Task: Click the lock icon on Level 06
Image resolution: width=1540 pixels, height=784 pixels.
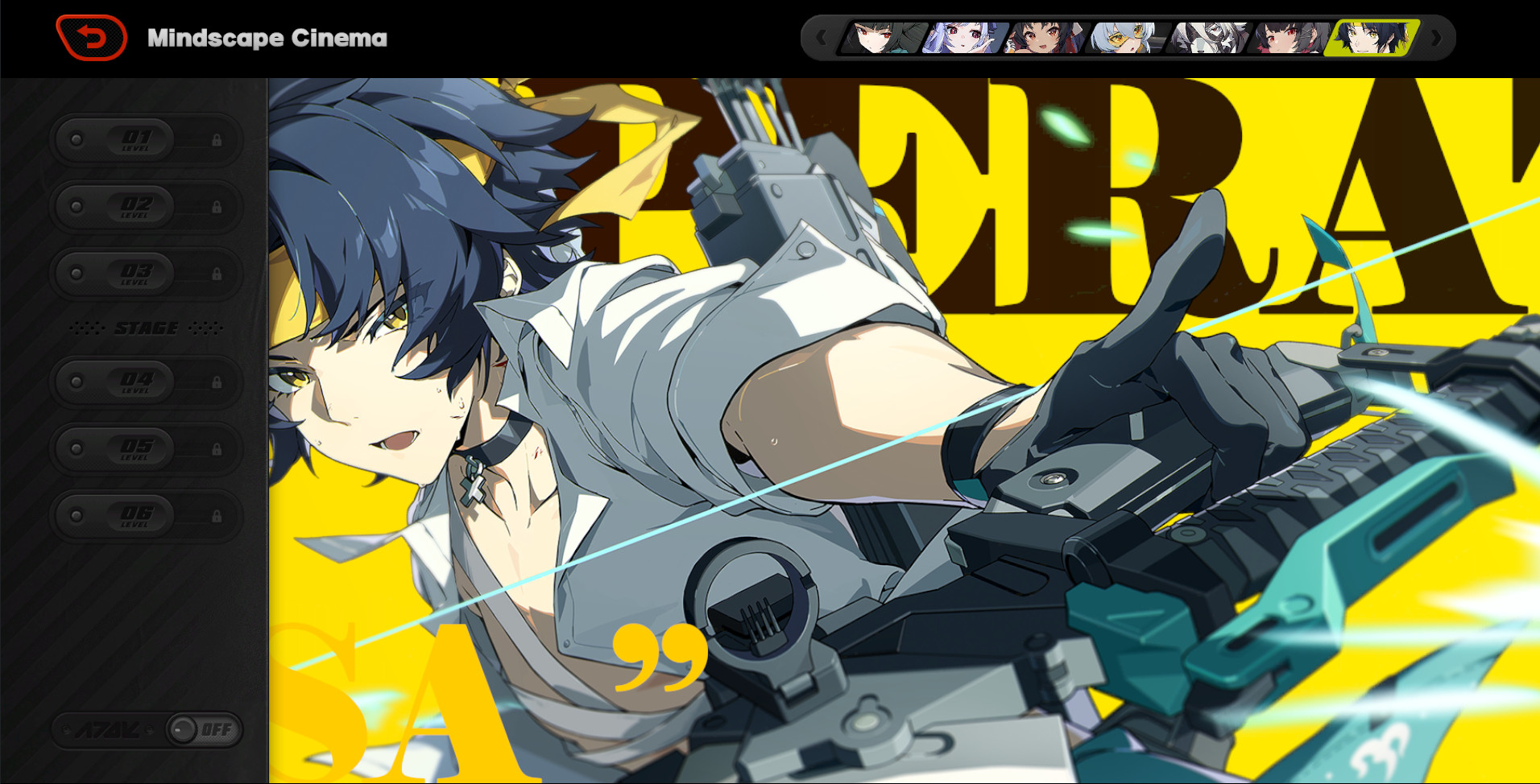Action: [x=219, y=517]
